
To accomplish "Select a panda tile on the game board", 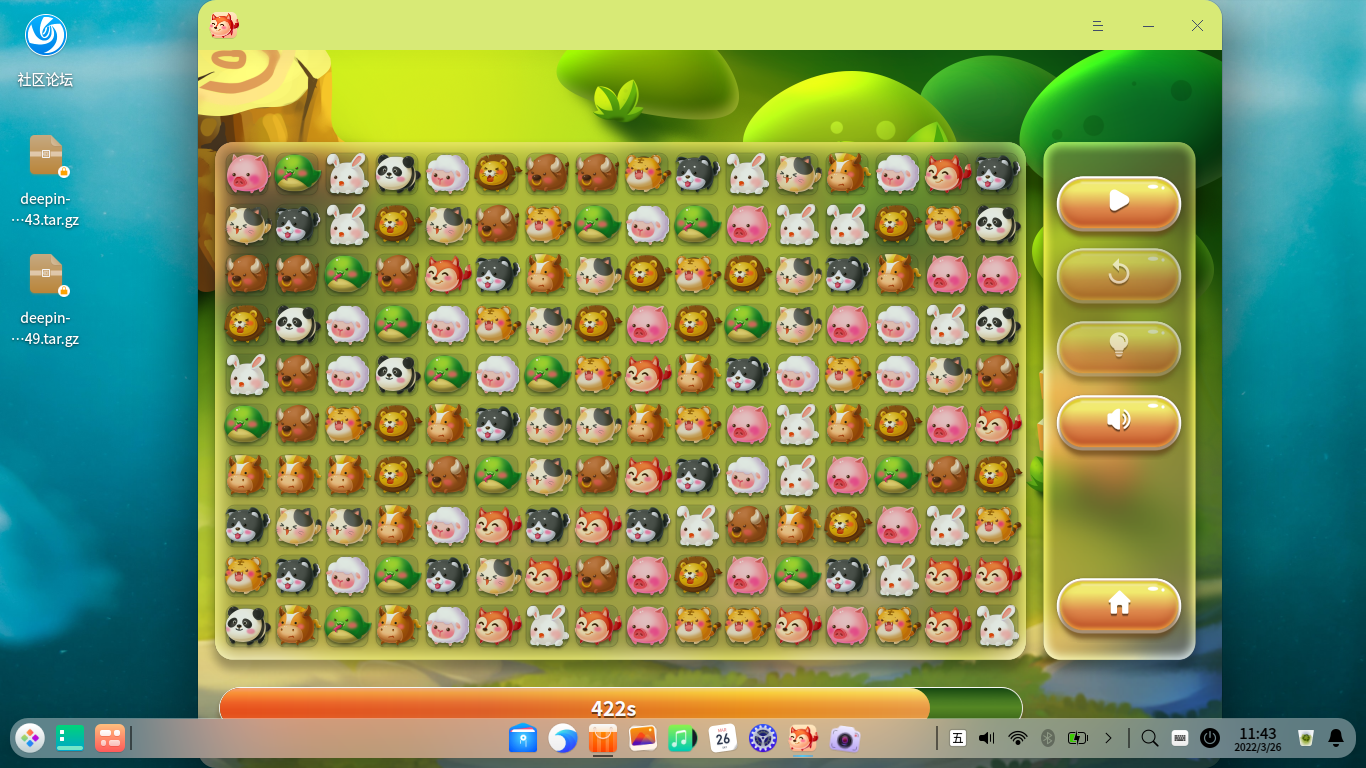I will (396, 173).
